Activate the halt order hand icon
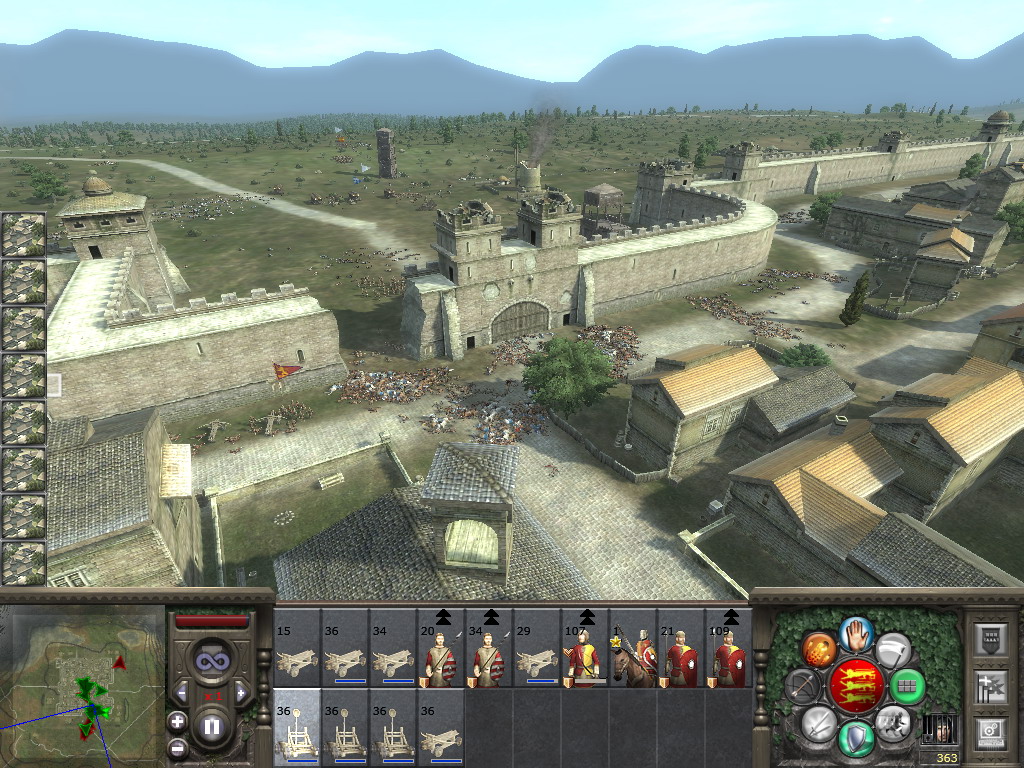Viewport: 1024px width, 768px height. point(855,632)
